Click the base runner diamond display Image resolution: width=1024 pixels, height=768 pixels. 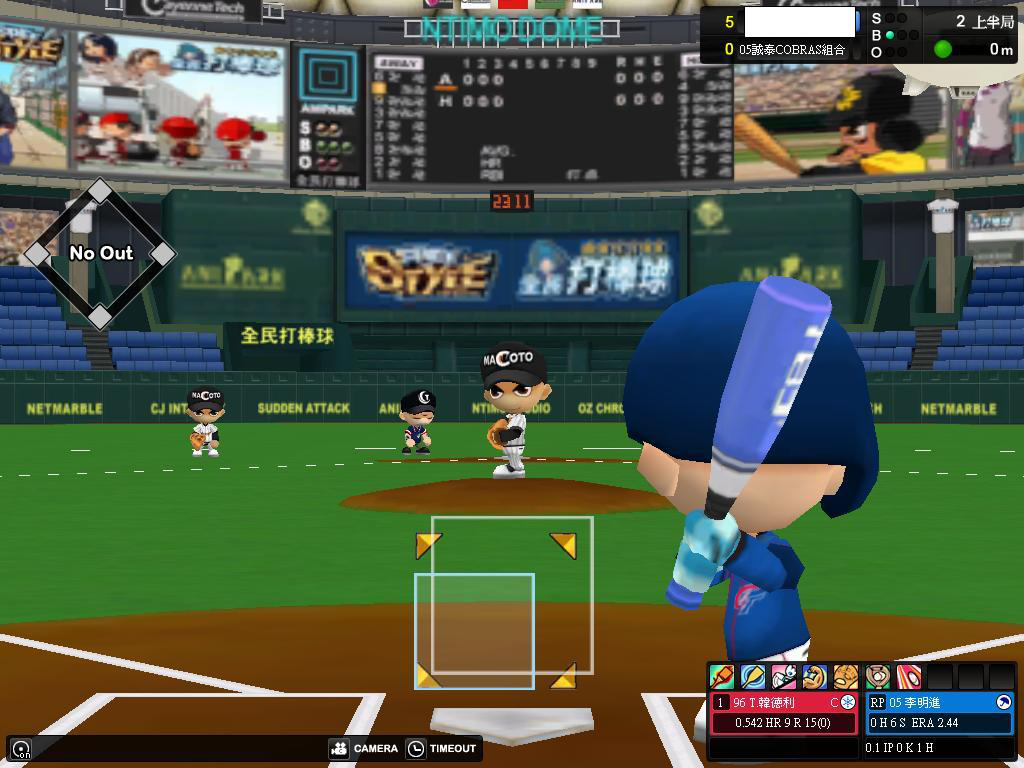[100, 254]
